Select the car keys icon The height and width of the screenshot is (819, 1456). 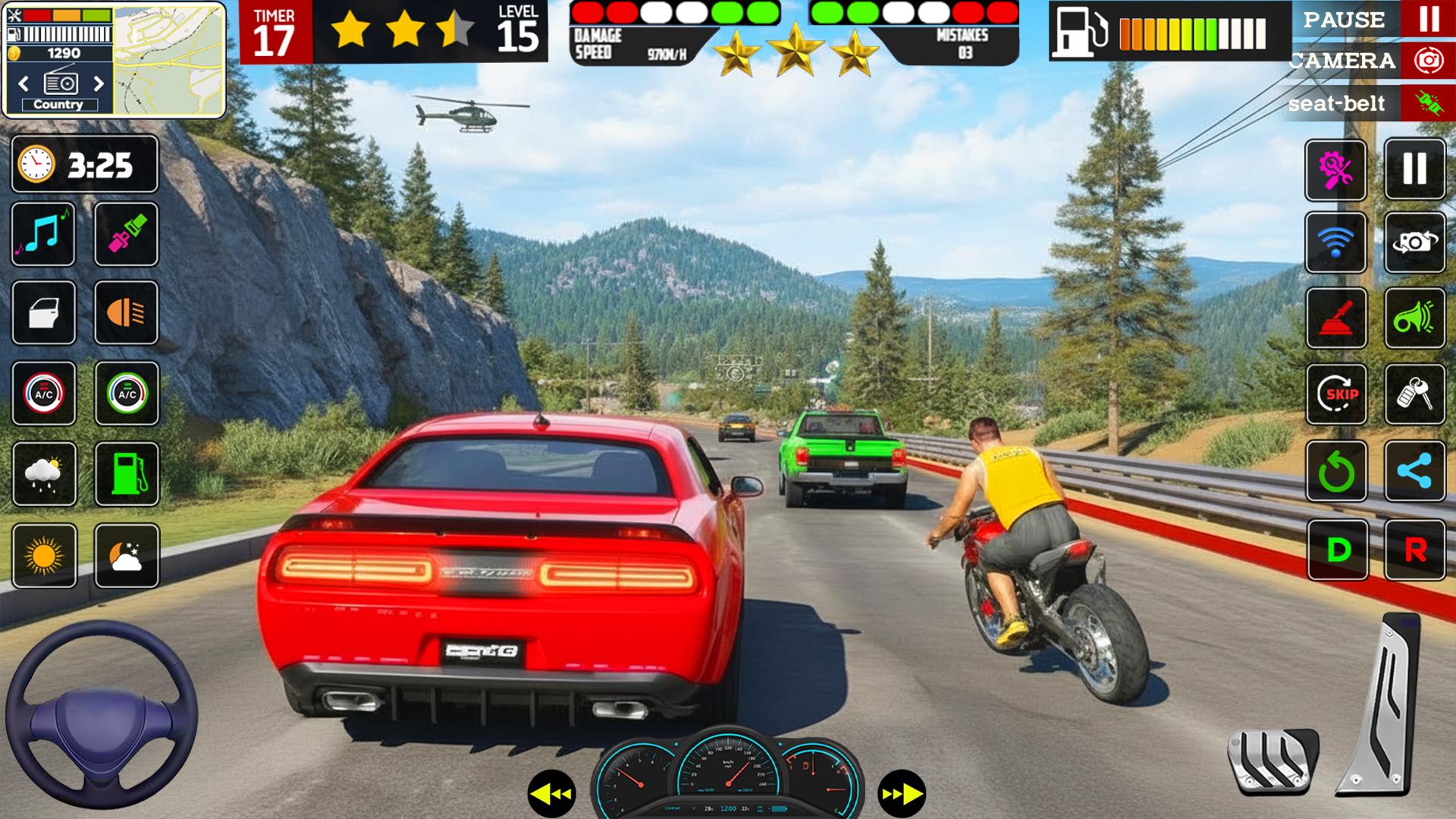[1415, 394]
